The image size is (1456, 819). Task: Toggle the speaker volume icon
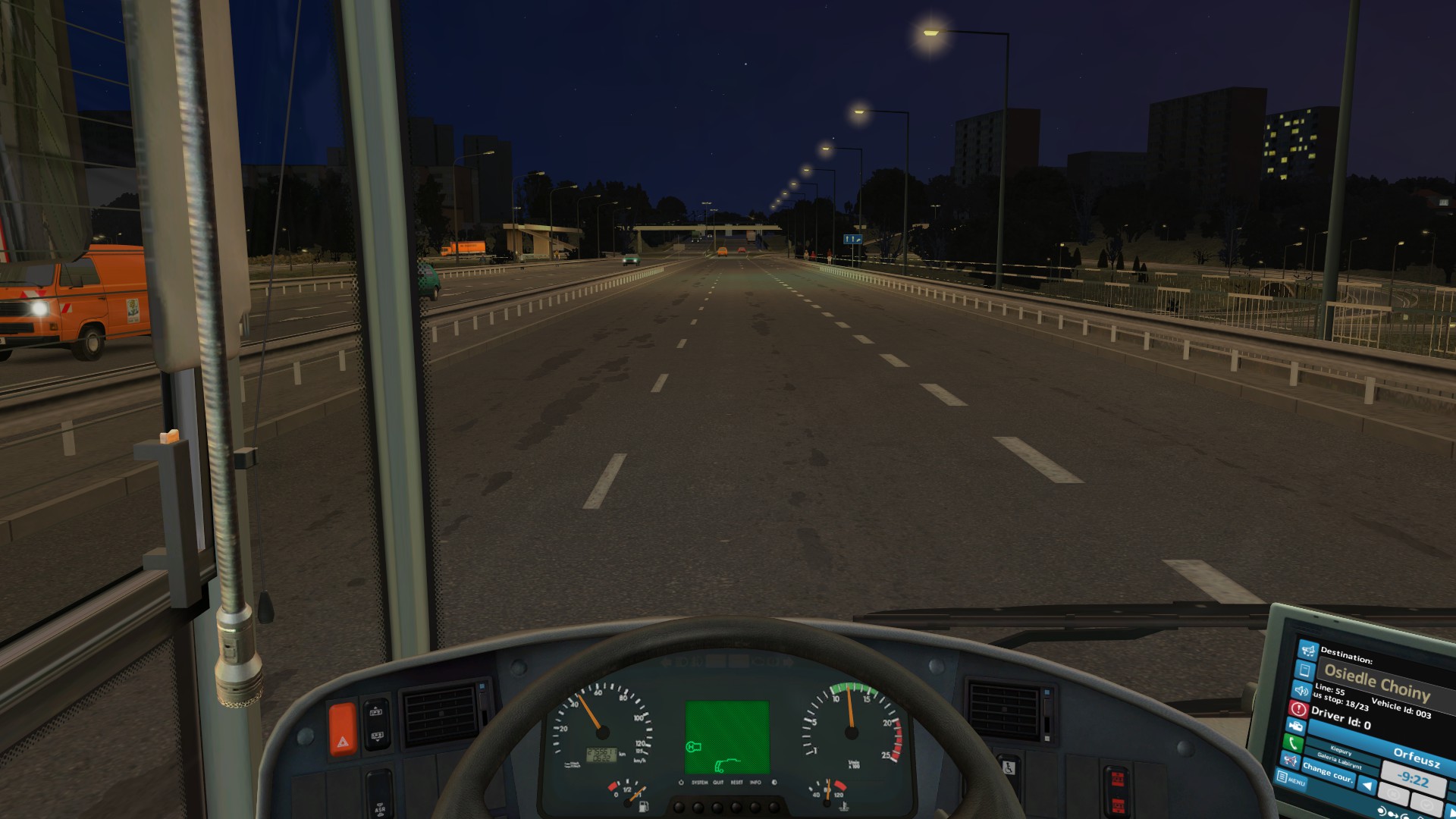pos(1301,690)
